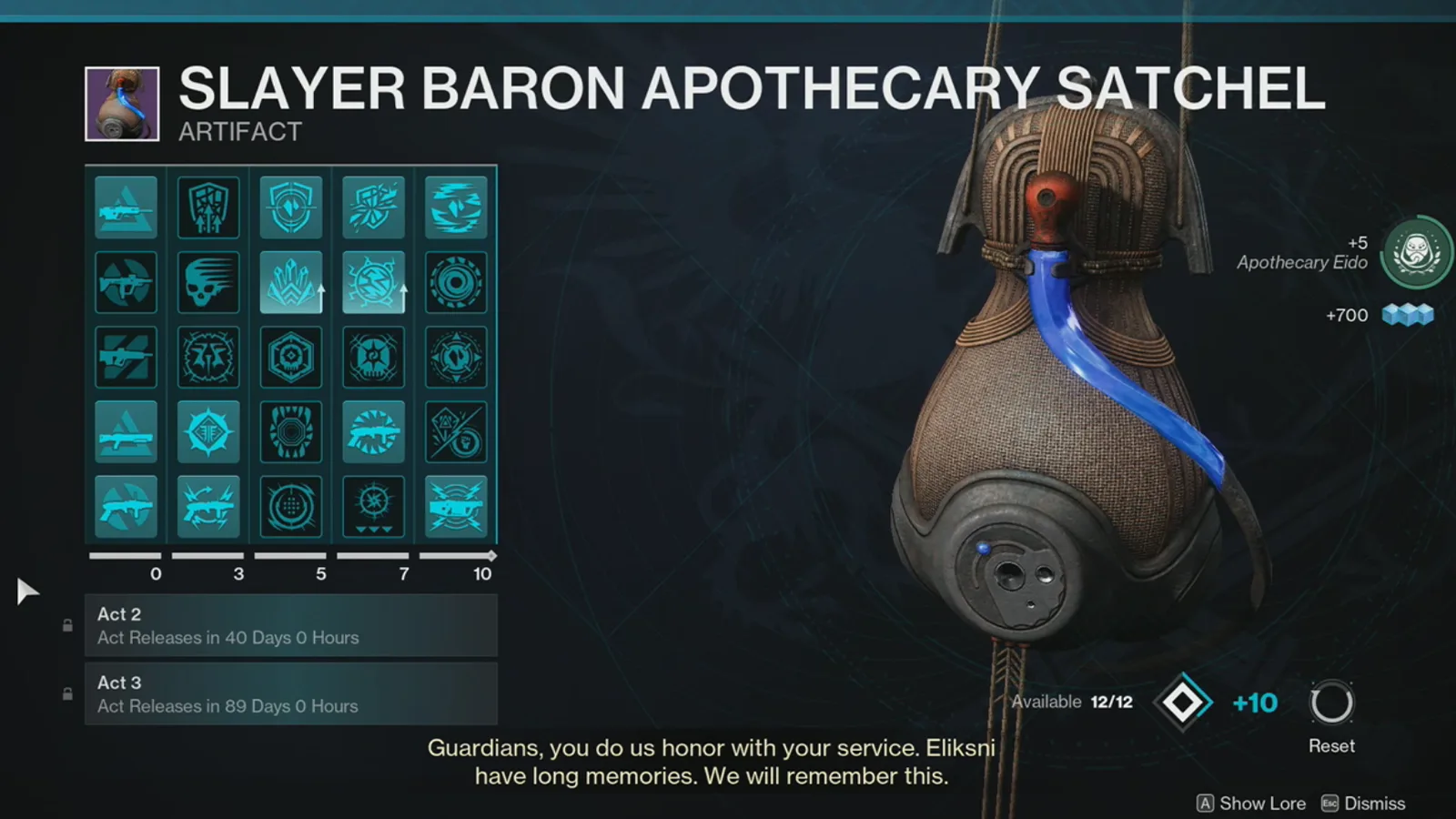Activate the Reset button to refund perks
Viewport: 1456px width, 819px height.
point(1331,701)
